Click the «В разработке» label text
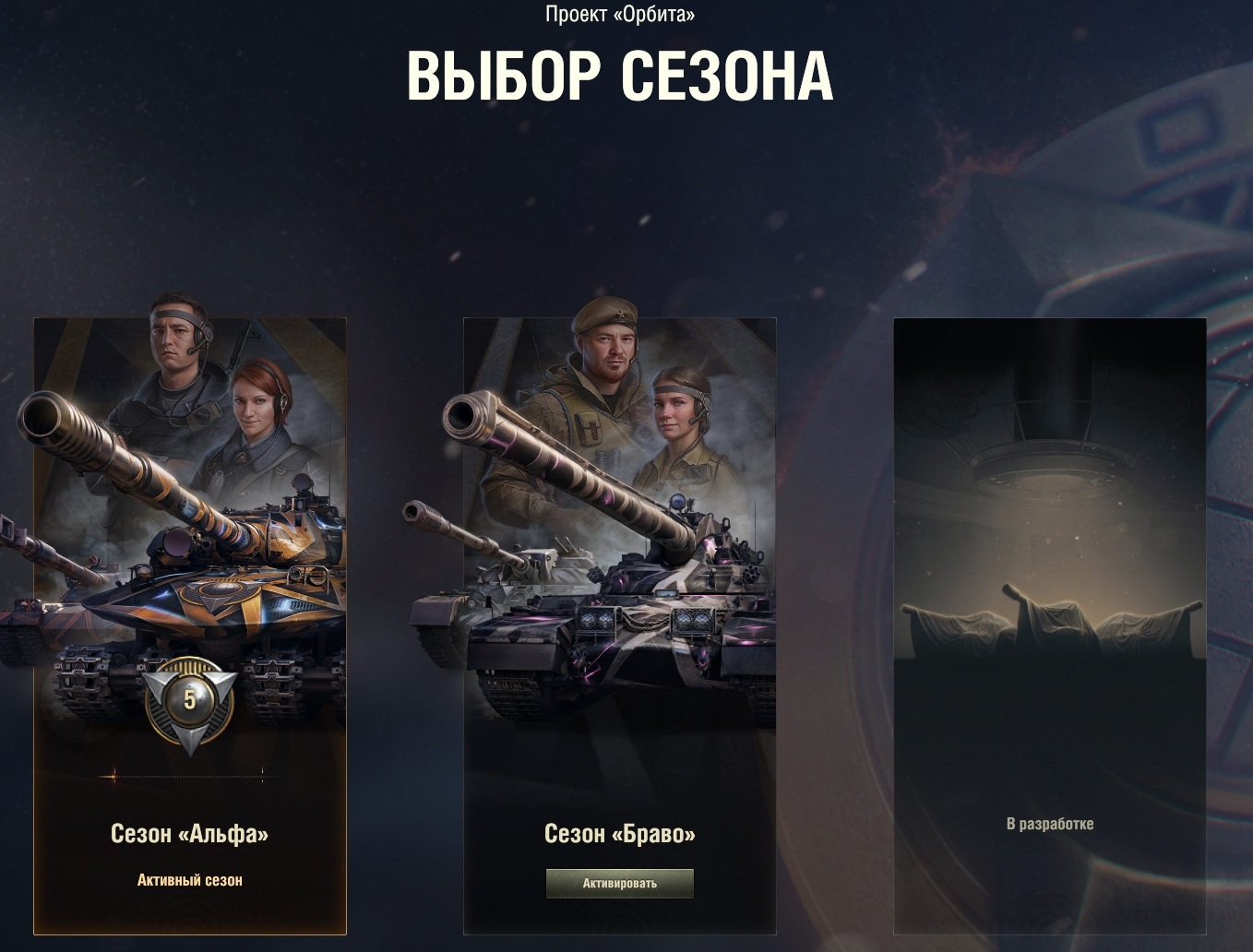 1049,824
